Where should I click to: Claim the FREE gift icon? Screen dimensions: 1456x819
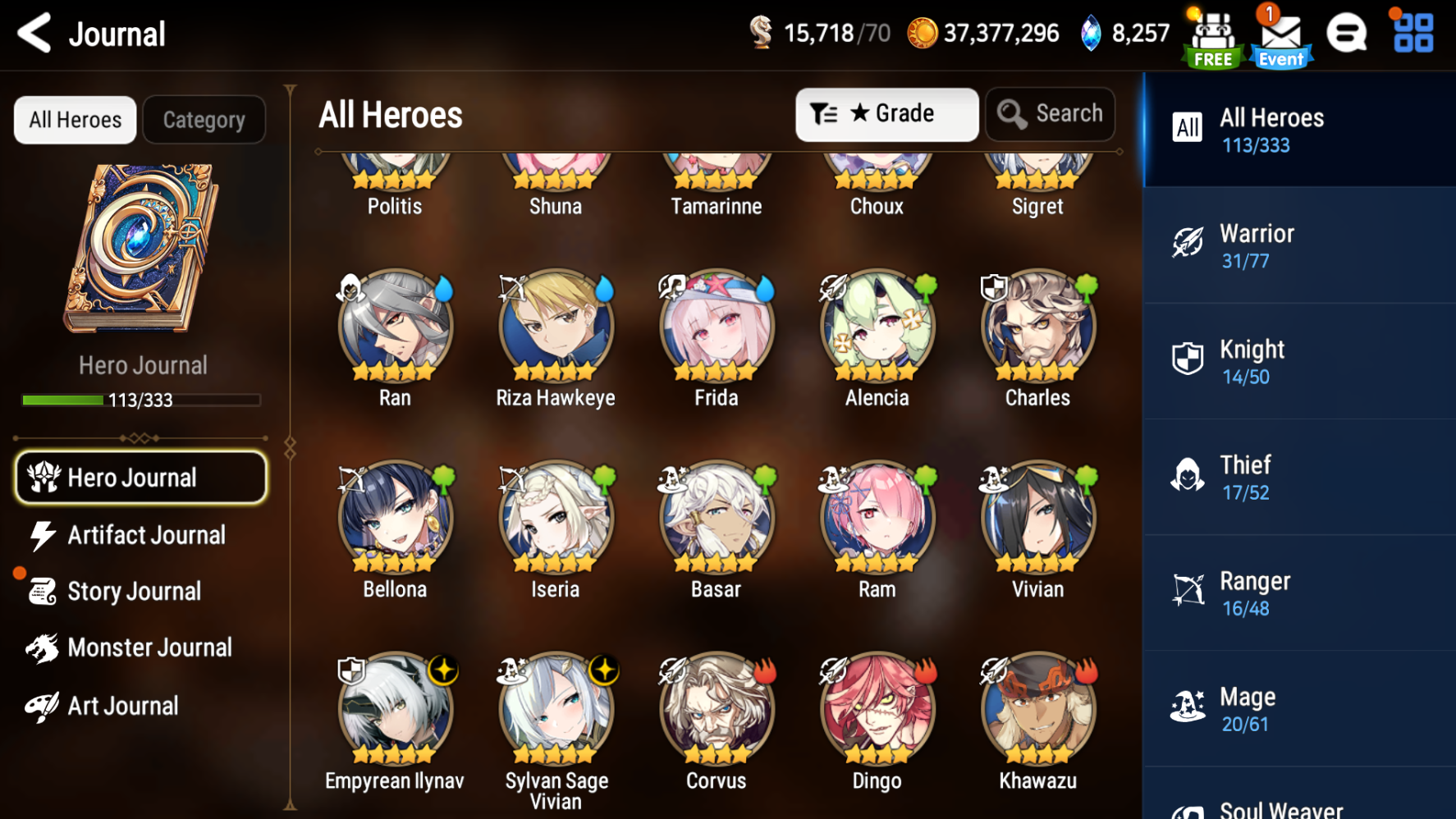pos(1213,39)
